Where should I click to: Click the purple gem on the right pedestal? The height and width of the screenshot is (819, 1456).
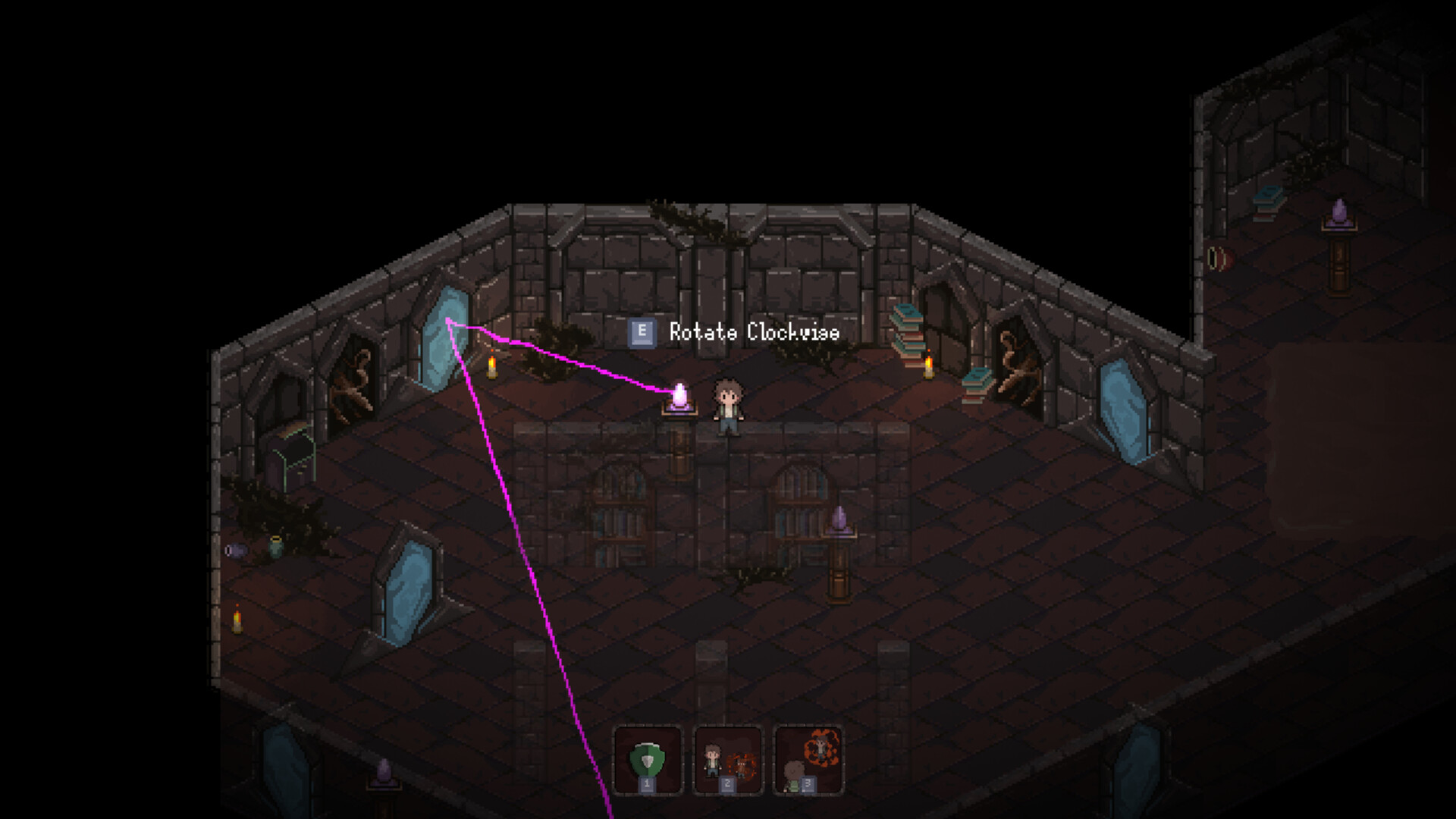tap(841, 518)
